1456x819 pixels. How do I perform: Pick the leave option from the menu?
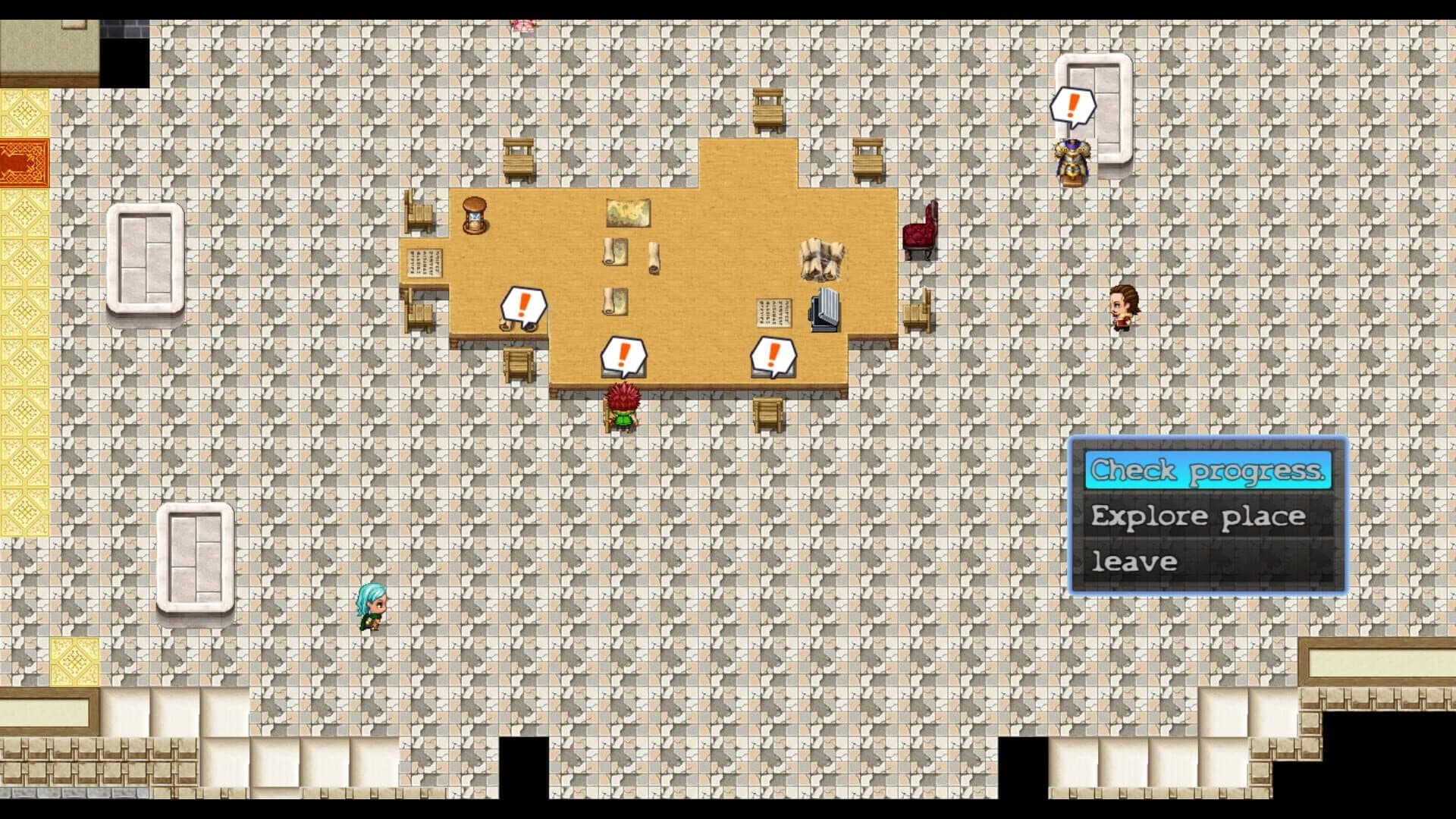[x=1133, y=561]
